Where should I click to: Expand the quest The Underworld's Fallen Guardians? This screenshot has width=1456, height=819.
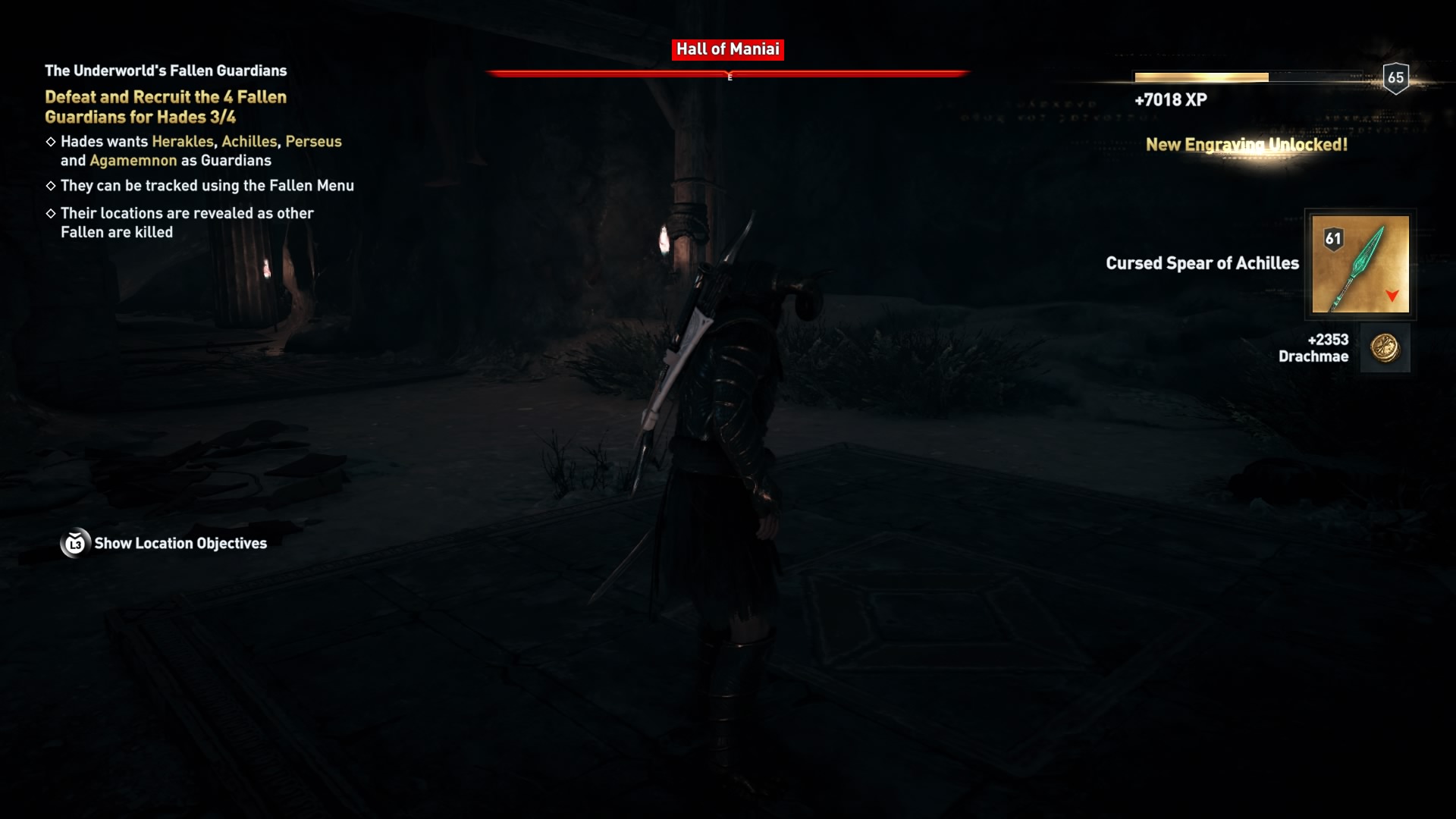point(165,71)
